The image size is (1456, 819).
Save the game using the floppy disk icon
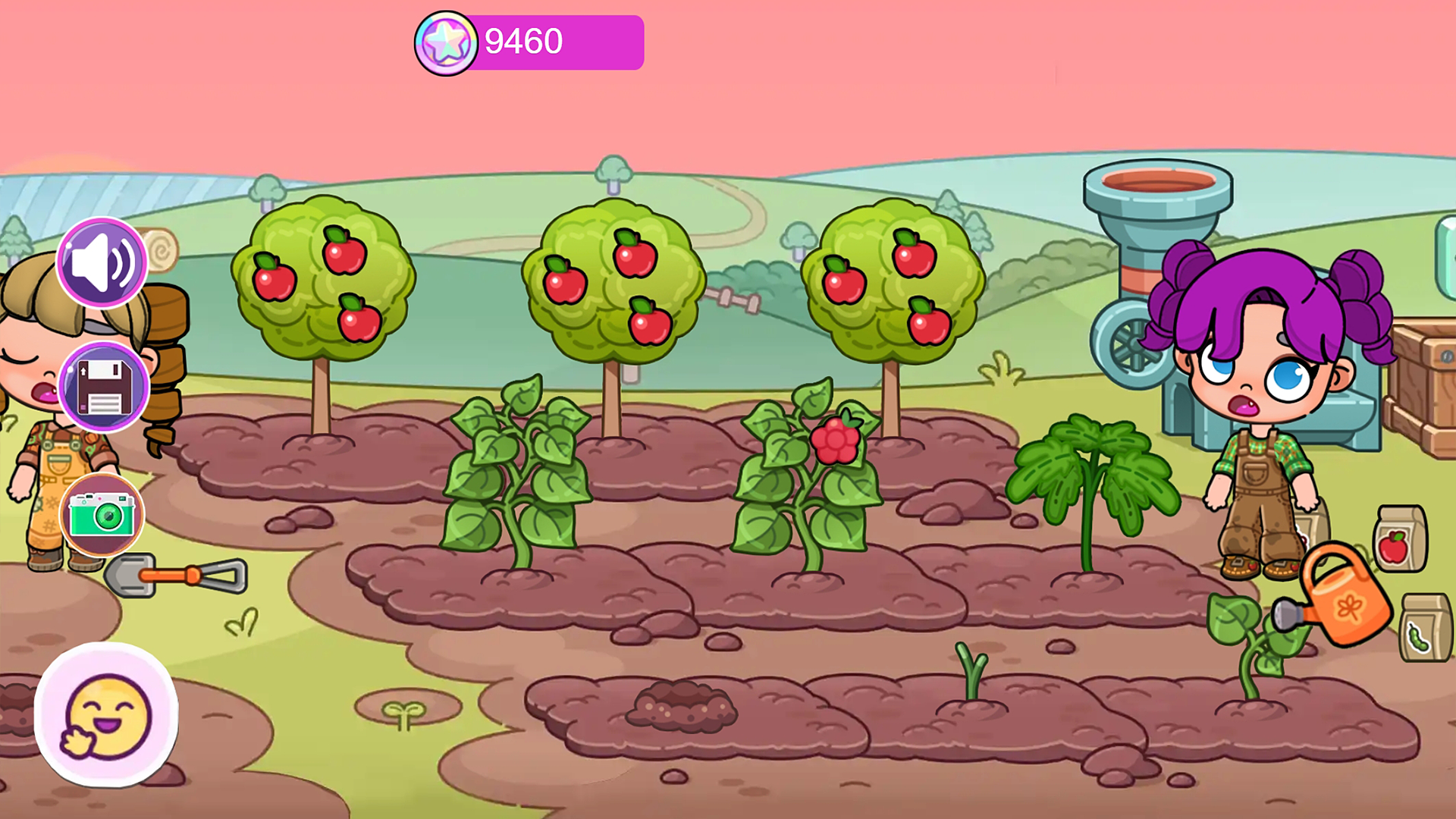[101, 388]
